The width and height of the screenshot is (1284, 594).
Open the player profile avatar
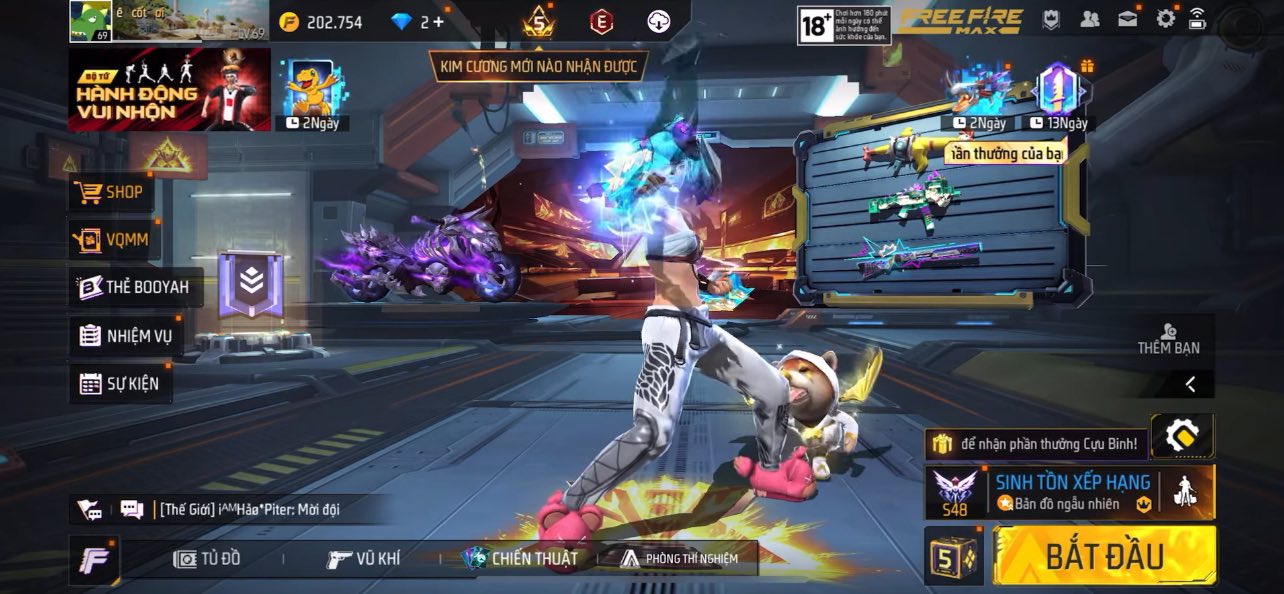(90, 21)
